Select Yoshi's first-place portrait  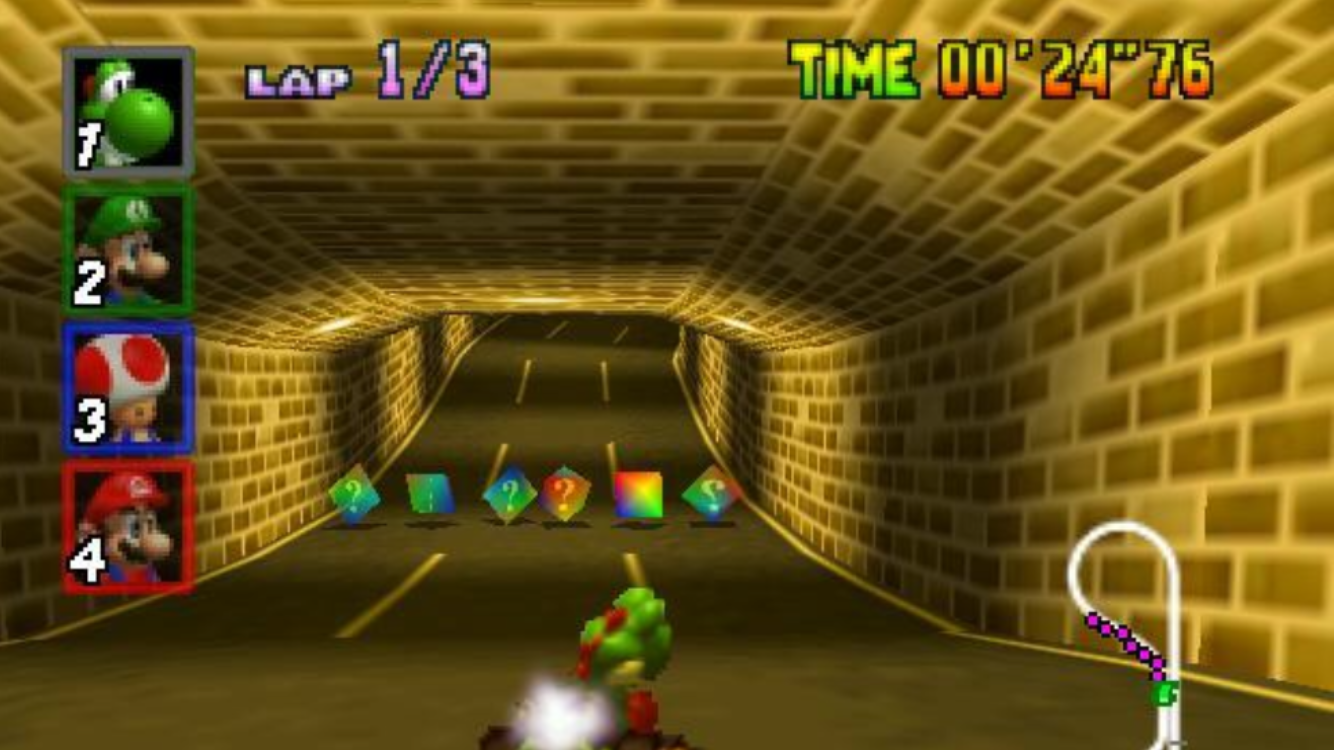[x=128, y=111]
